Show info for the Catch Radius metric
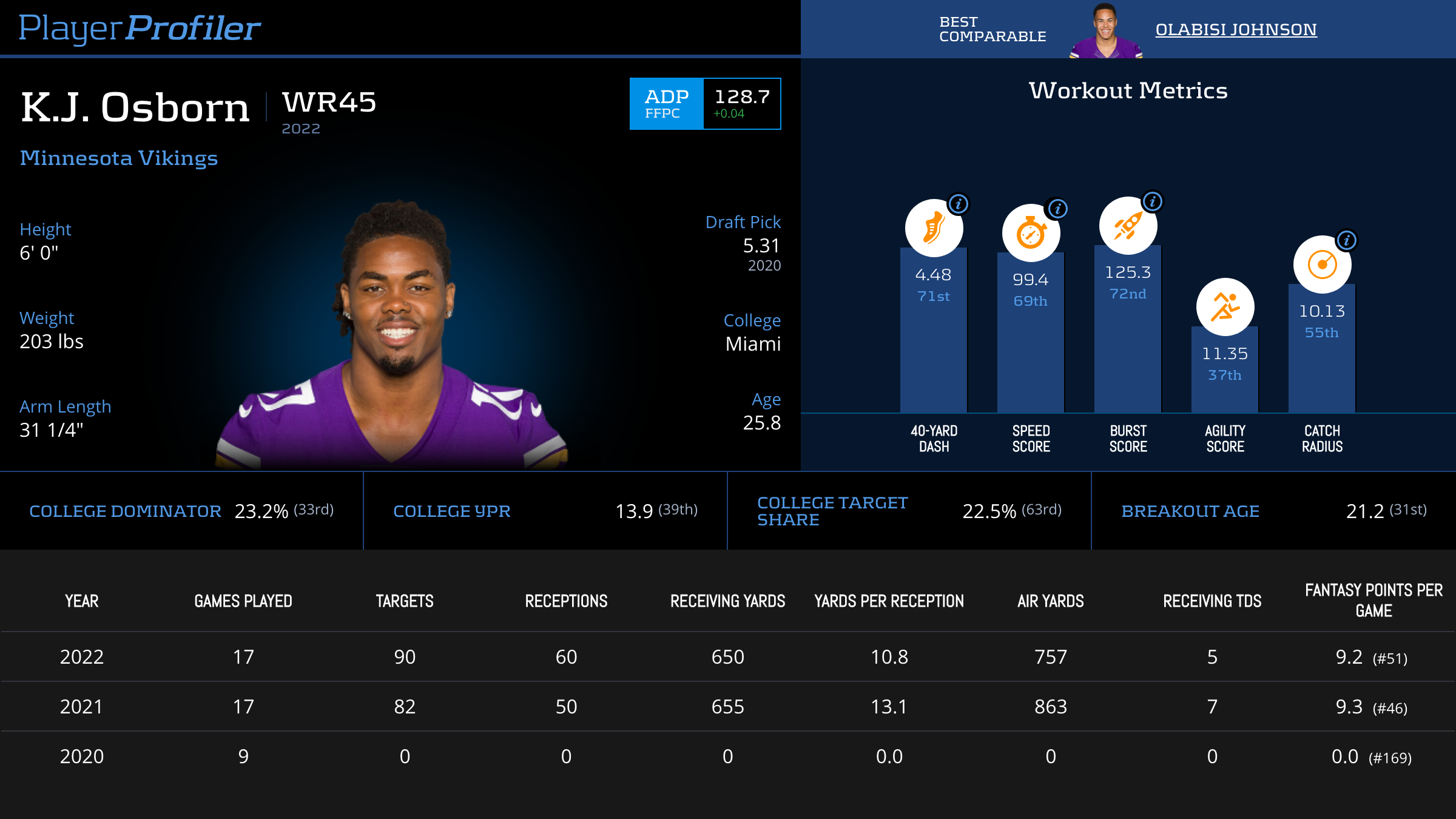Screen dimensions: 1456x819 coord(1347,240)
